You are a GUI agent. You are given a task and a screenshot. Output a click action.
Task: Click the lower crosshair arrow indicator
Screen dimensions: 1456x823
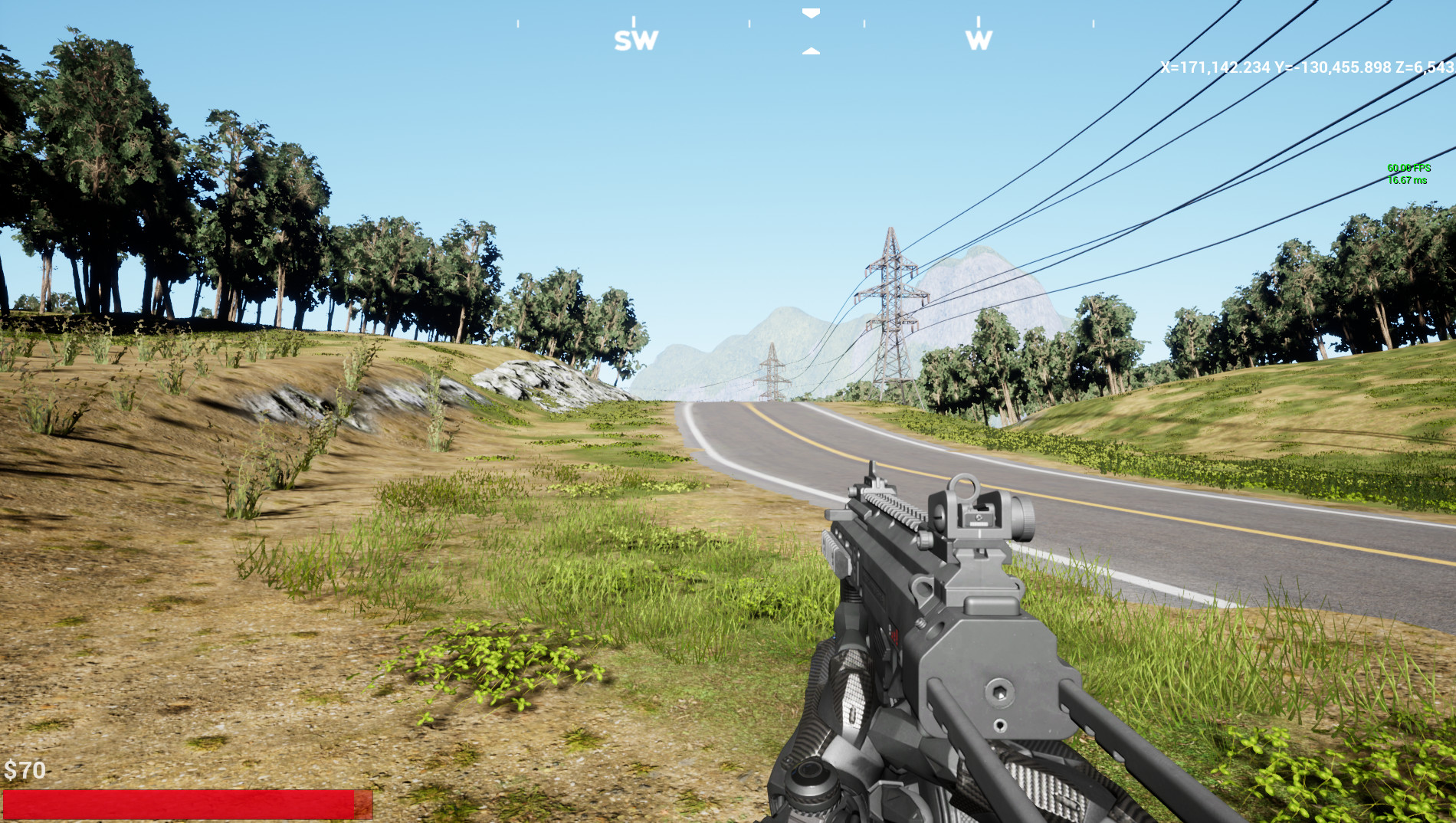[x=810, y=51]
